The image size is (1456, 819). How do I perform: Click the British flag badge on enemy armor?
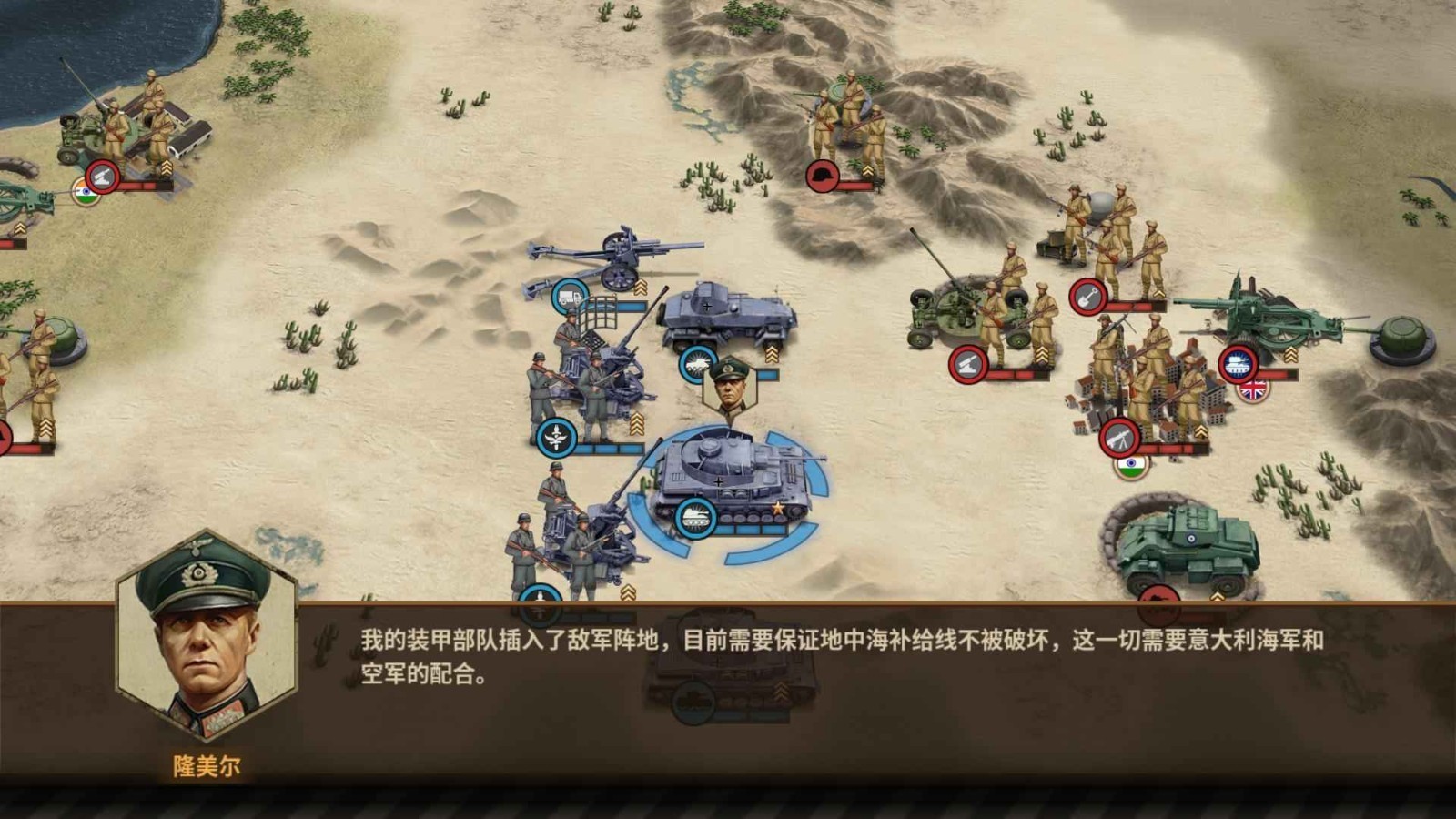pos(1253,391)
